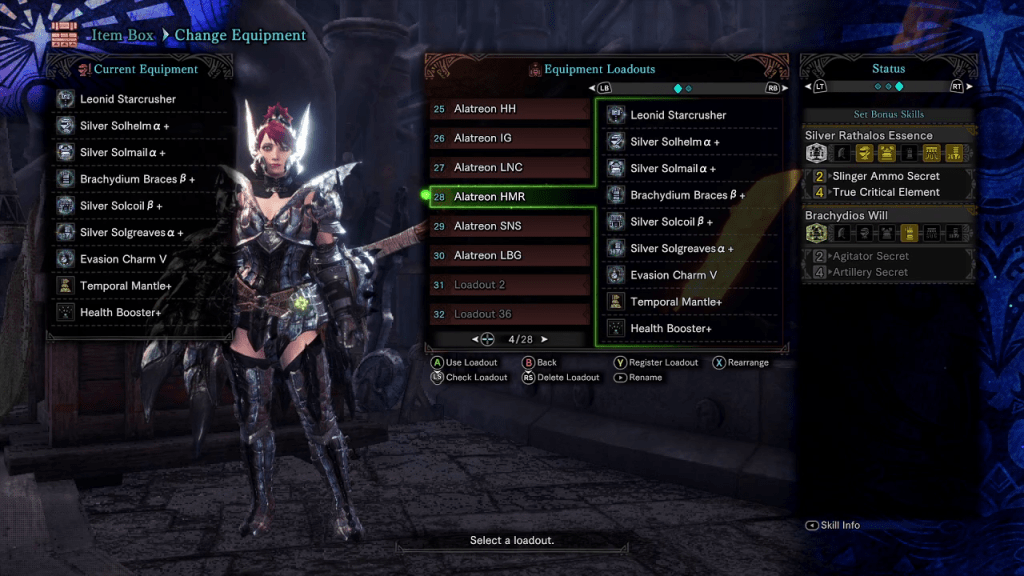Select the Loadout 36 entry

tap(510, 314)
